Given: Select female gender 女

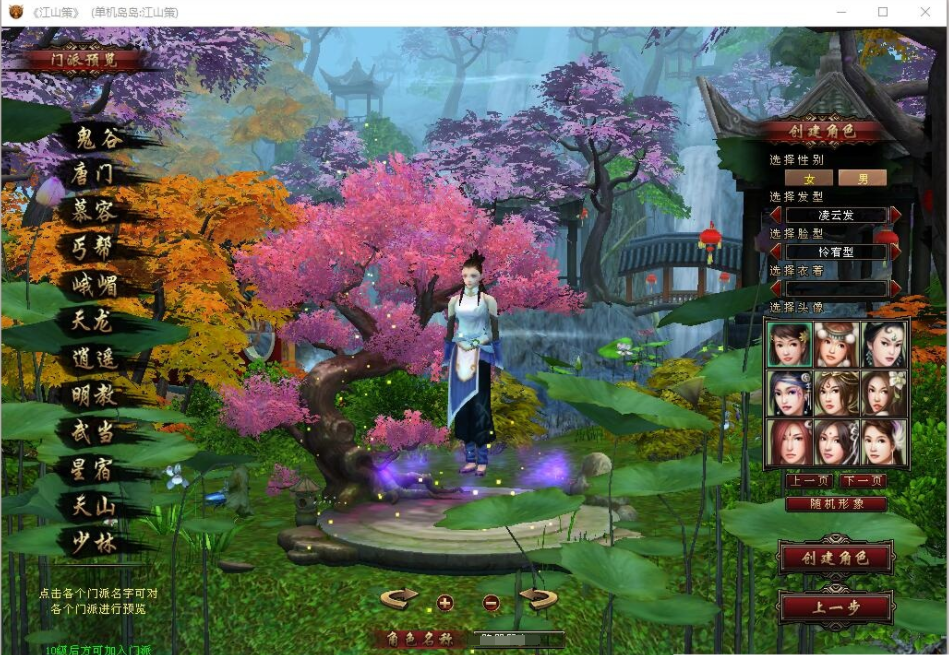Looking at the screenshot, I should pos(810,178).
